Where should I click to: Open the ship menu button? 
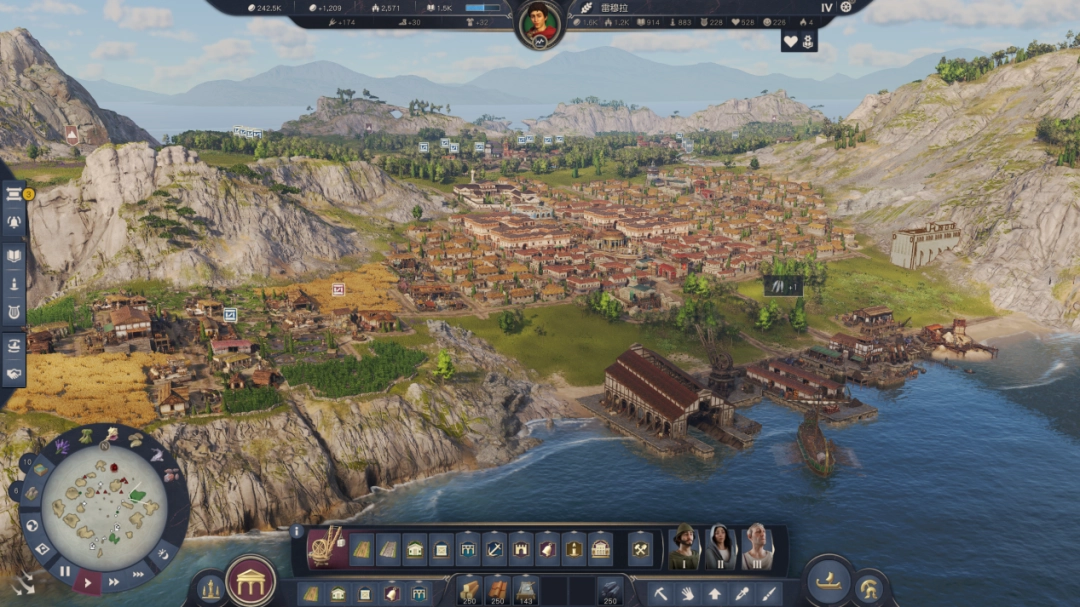click(828, 581)
